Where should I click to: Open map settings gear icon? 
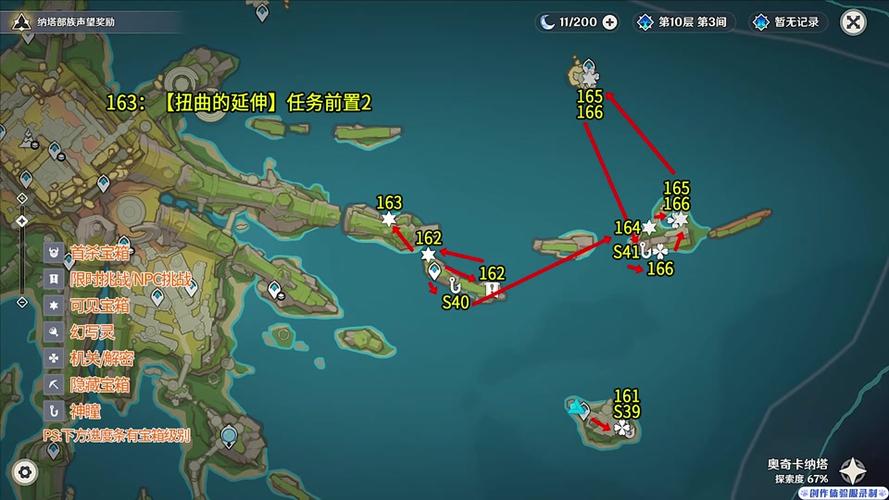[26, 471]
